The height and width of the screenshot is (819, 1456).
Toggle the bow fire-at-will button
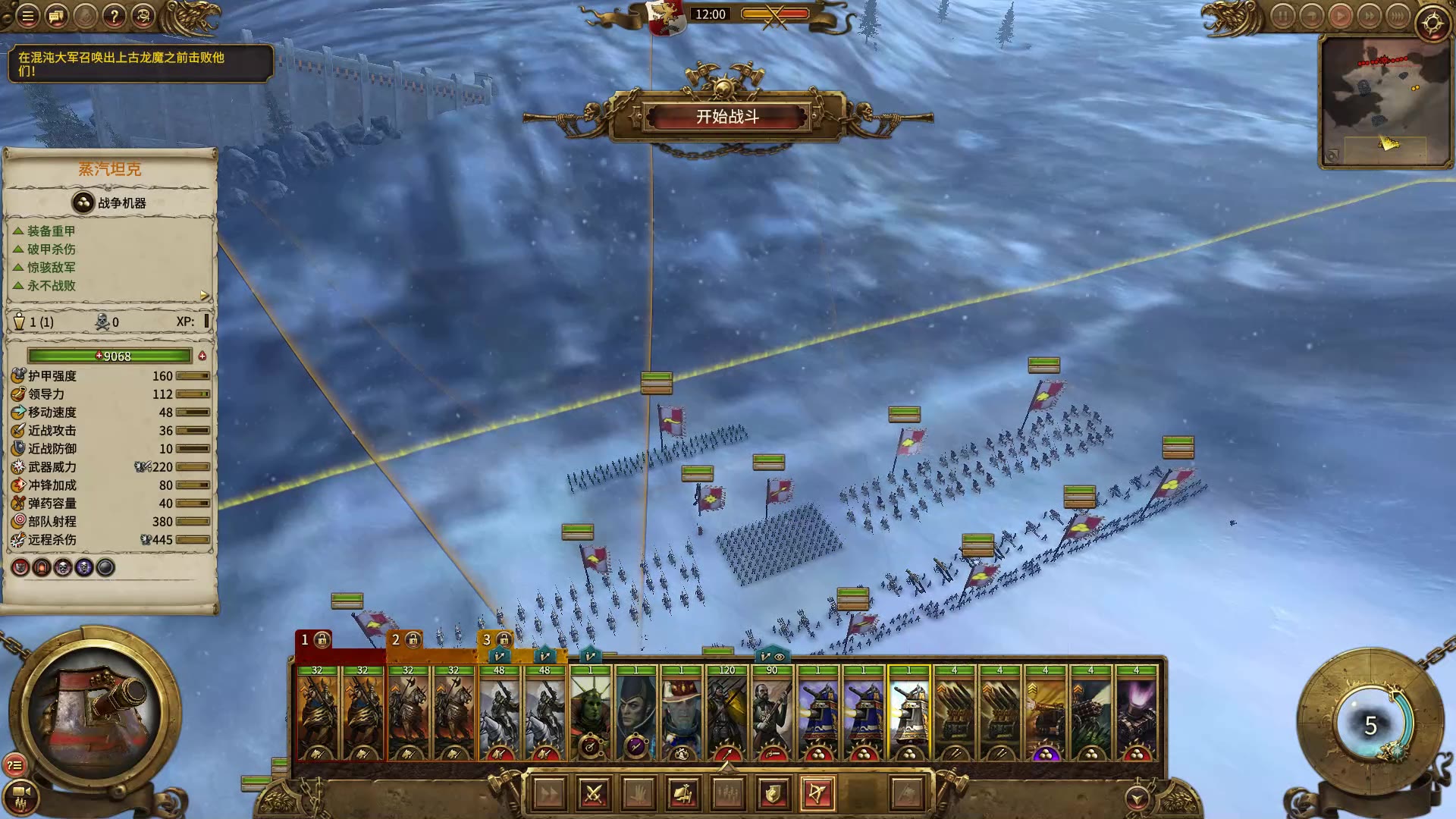(x=817, y=794)
